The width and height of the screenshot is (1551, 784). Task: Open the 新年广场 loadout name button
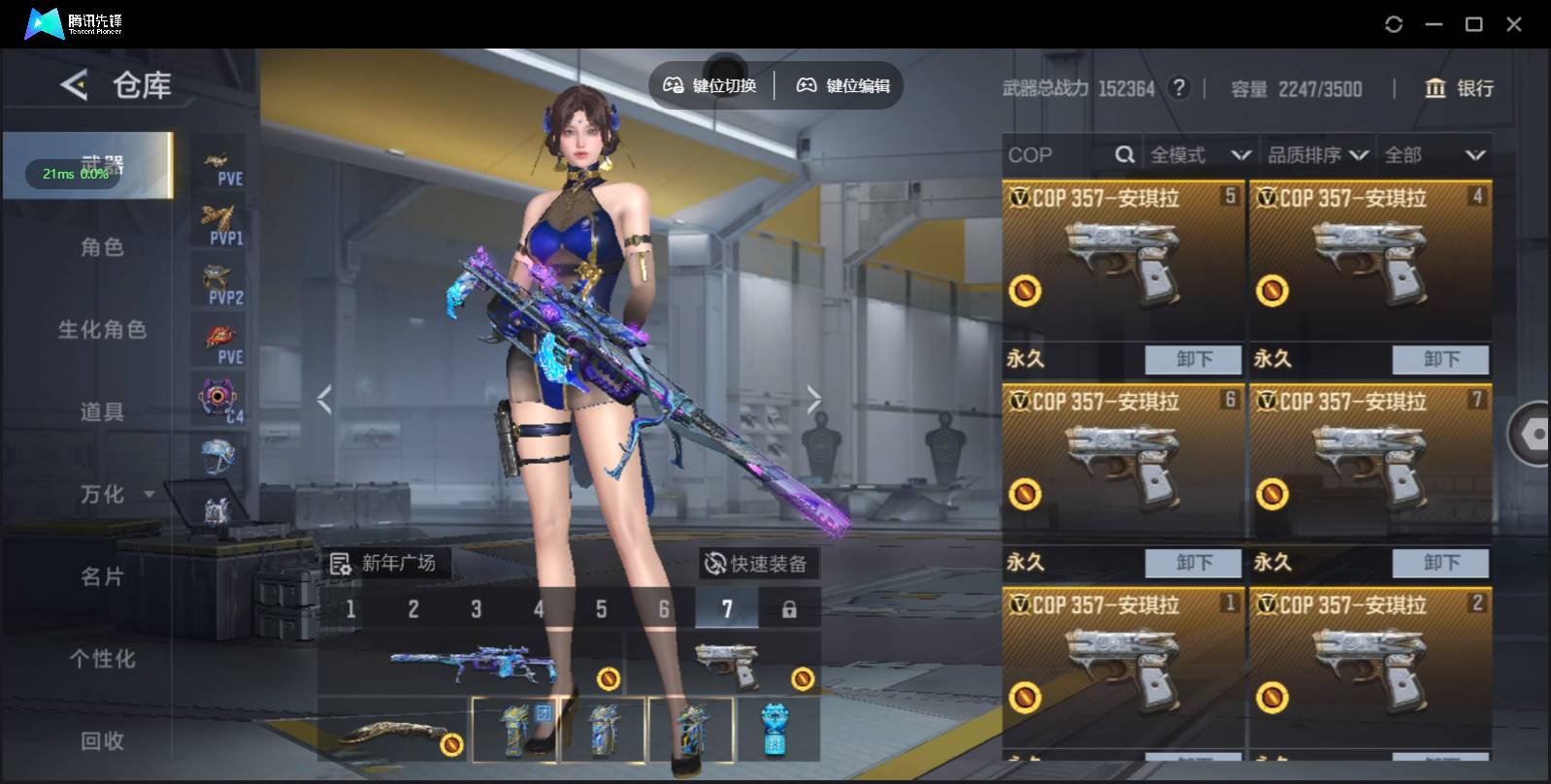pyautogui.click(x=384, y=564)
